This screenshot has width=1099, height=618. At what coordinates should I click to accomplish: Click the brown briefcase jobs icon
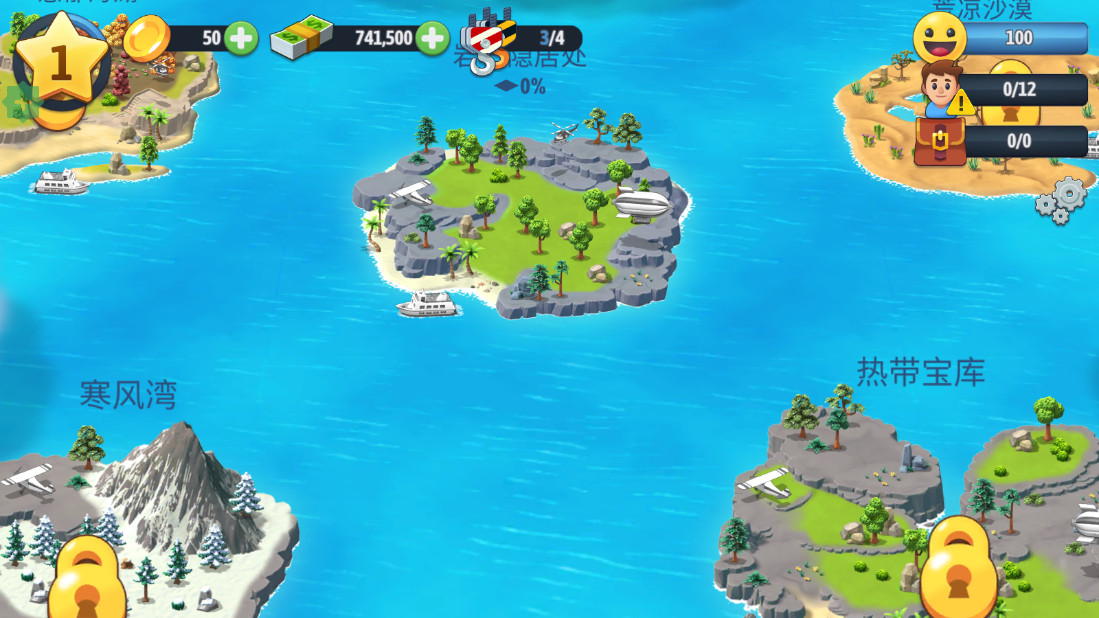click(940, 141)
